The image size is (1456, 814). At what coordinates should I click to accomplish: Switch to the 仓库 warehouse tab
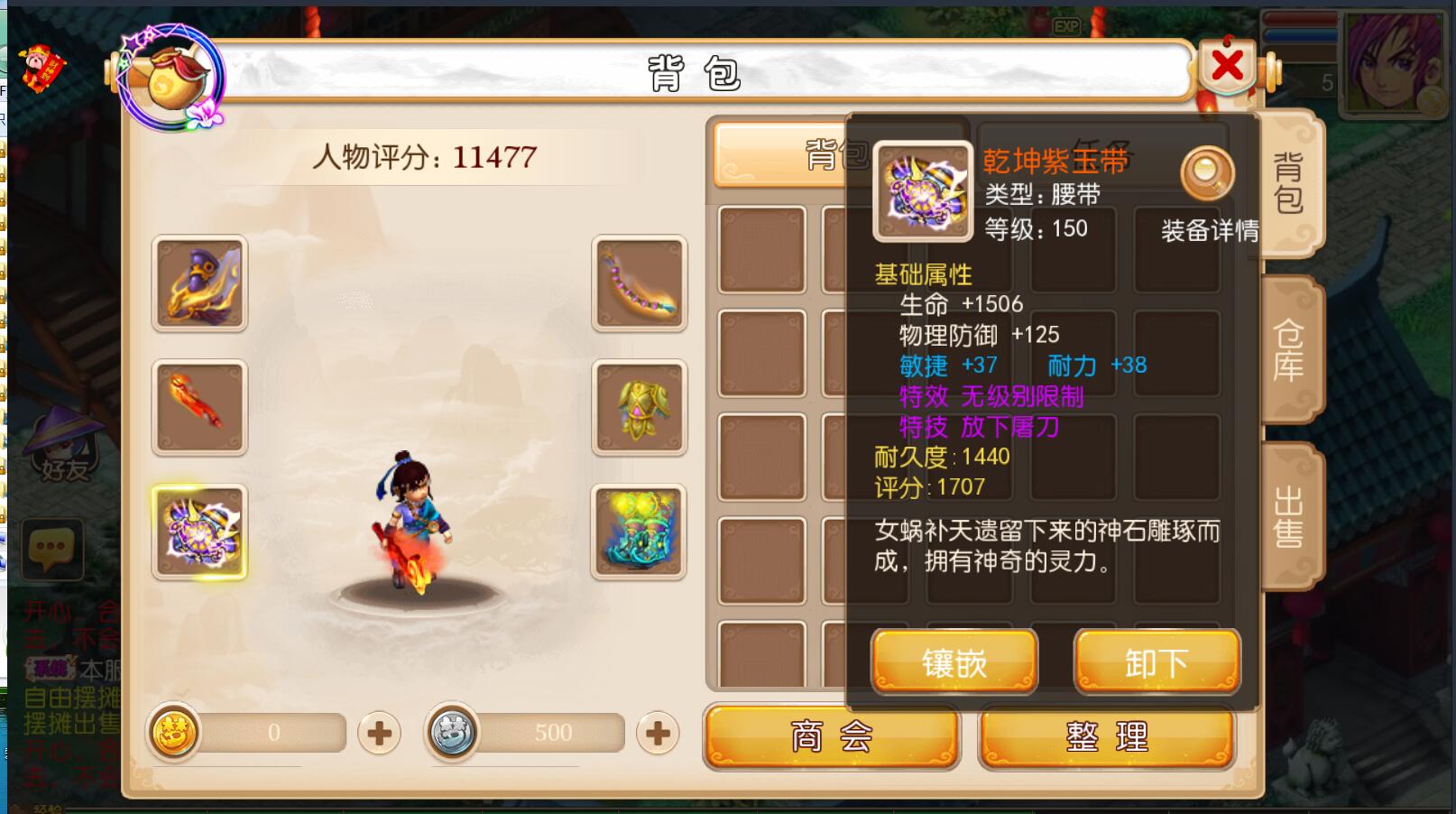(x=1290, y=350)
